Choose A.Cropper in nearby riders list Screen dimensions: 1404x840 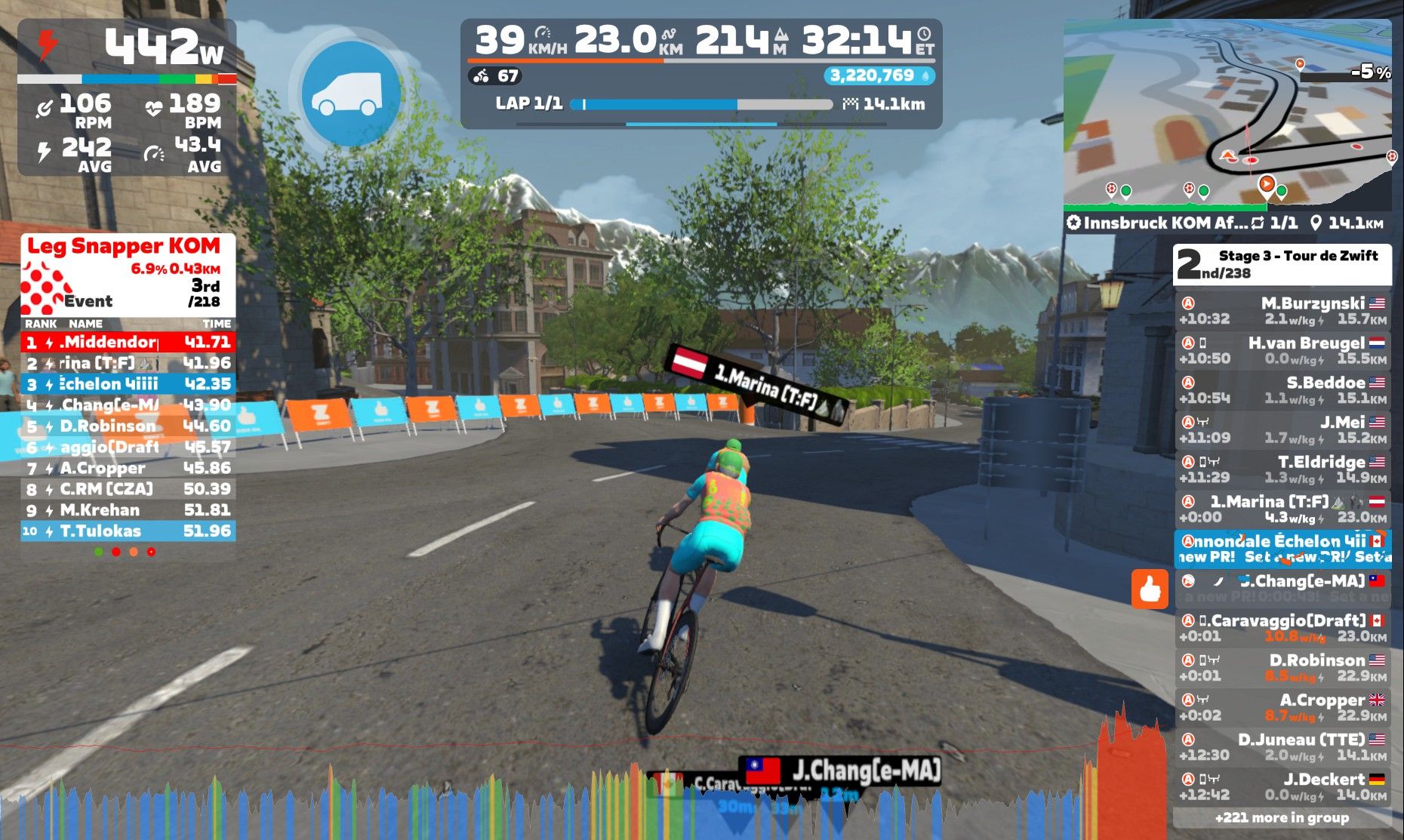[1282, 707]
